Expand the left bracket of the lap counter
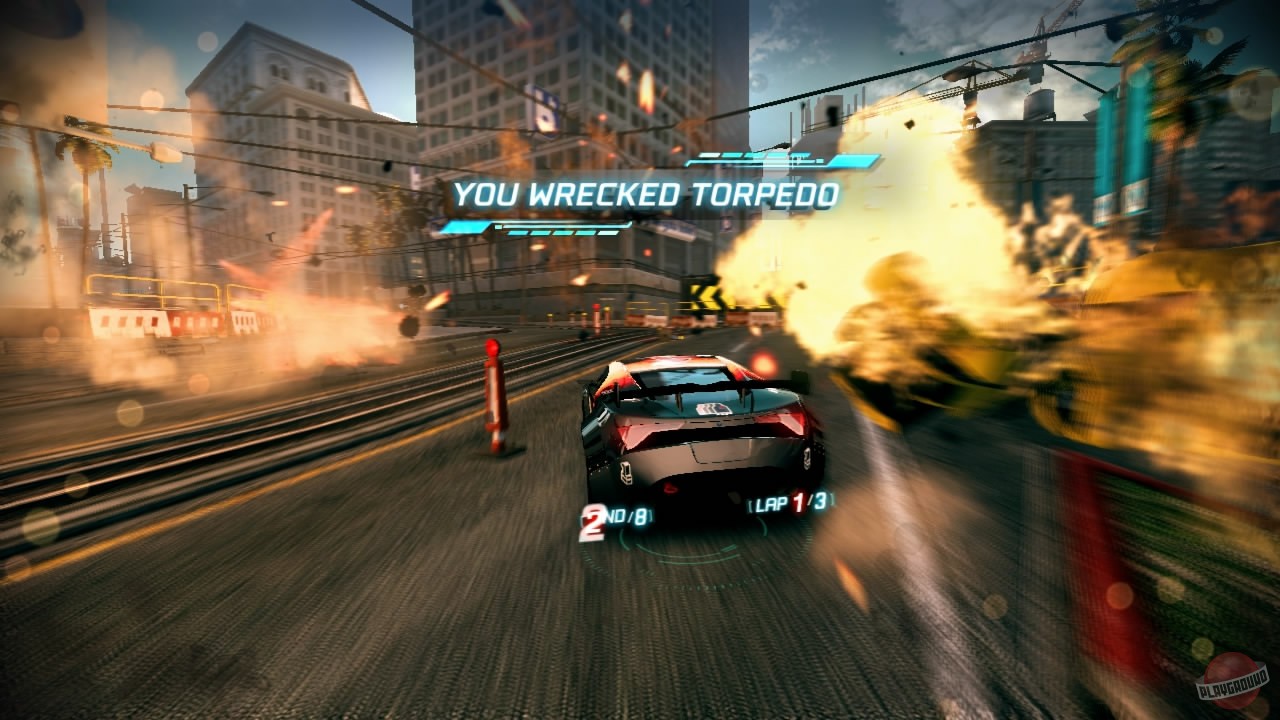This screenshot has width=1280, height=720. tap(751, 504)
